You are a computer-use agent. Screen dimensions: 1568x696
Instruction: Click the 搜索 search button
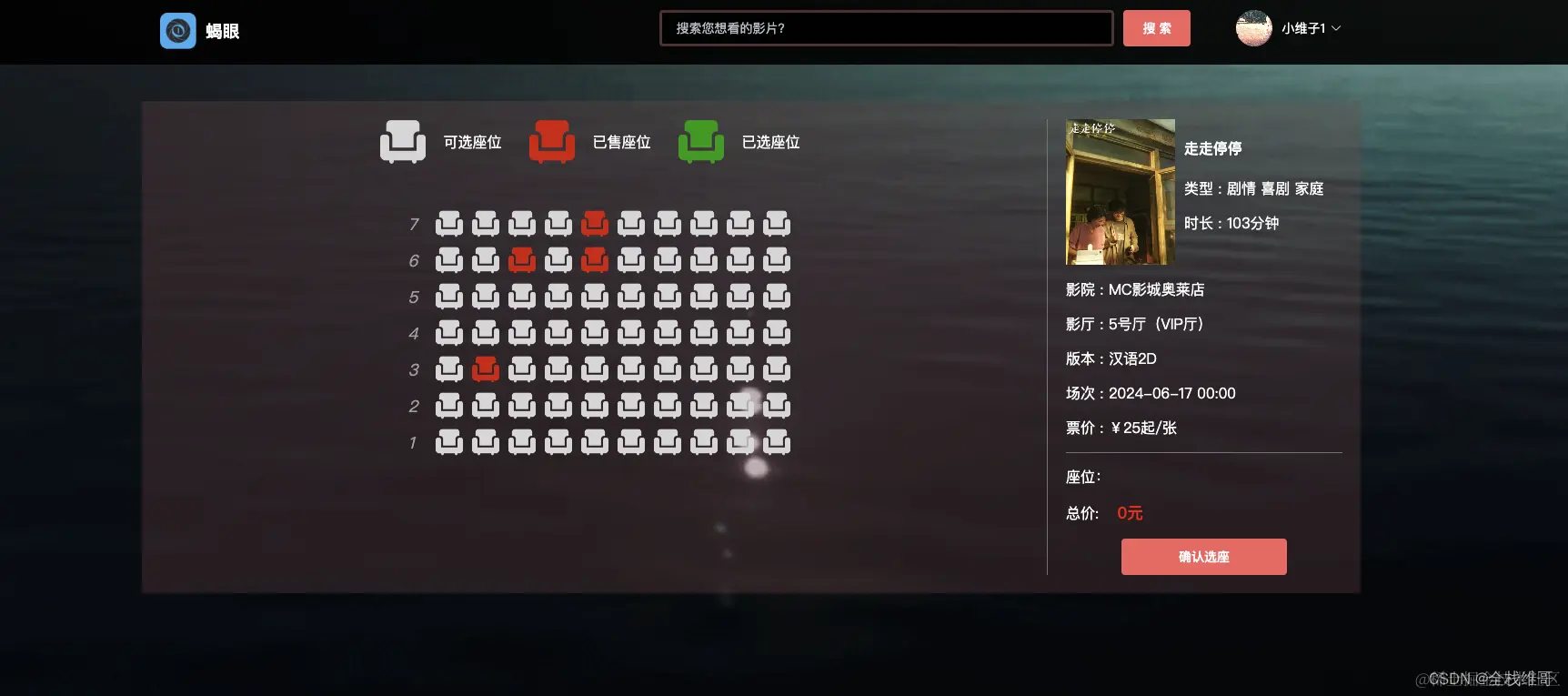(1156, 28)
